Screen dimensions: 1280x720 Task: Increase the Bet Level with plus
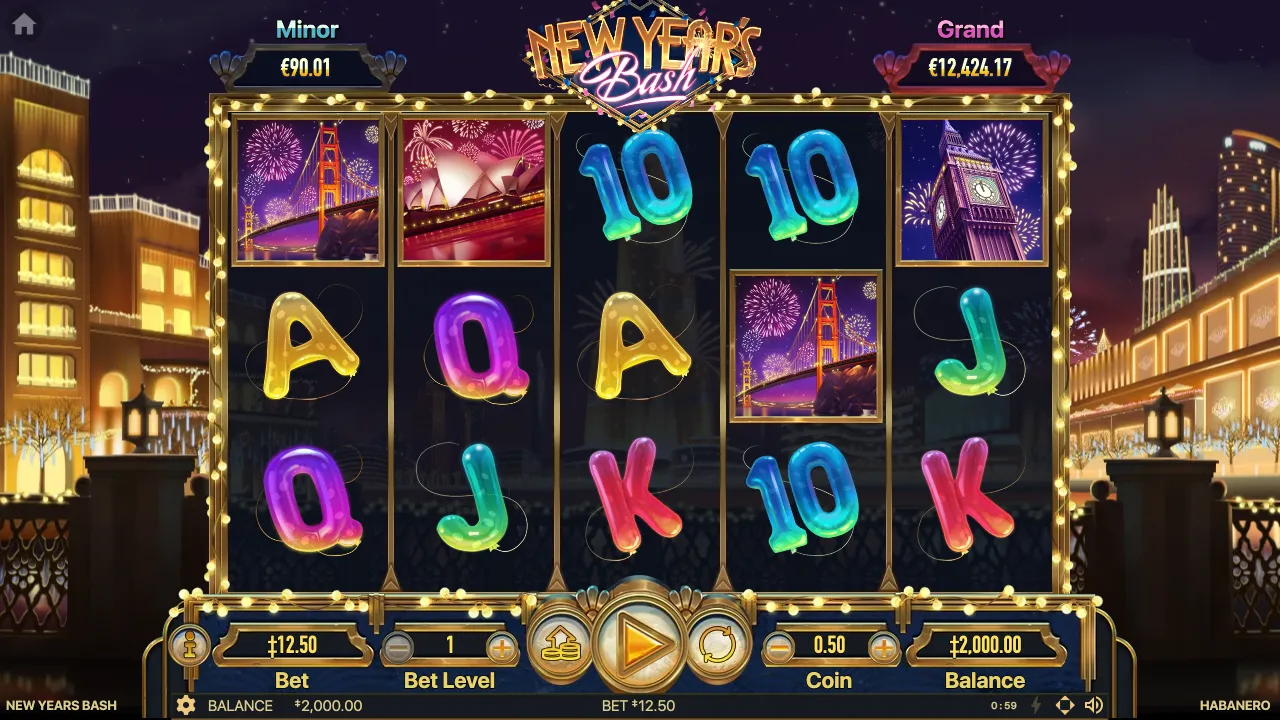(502, 648)
